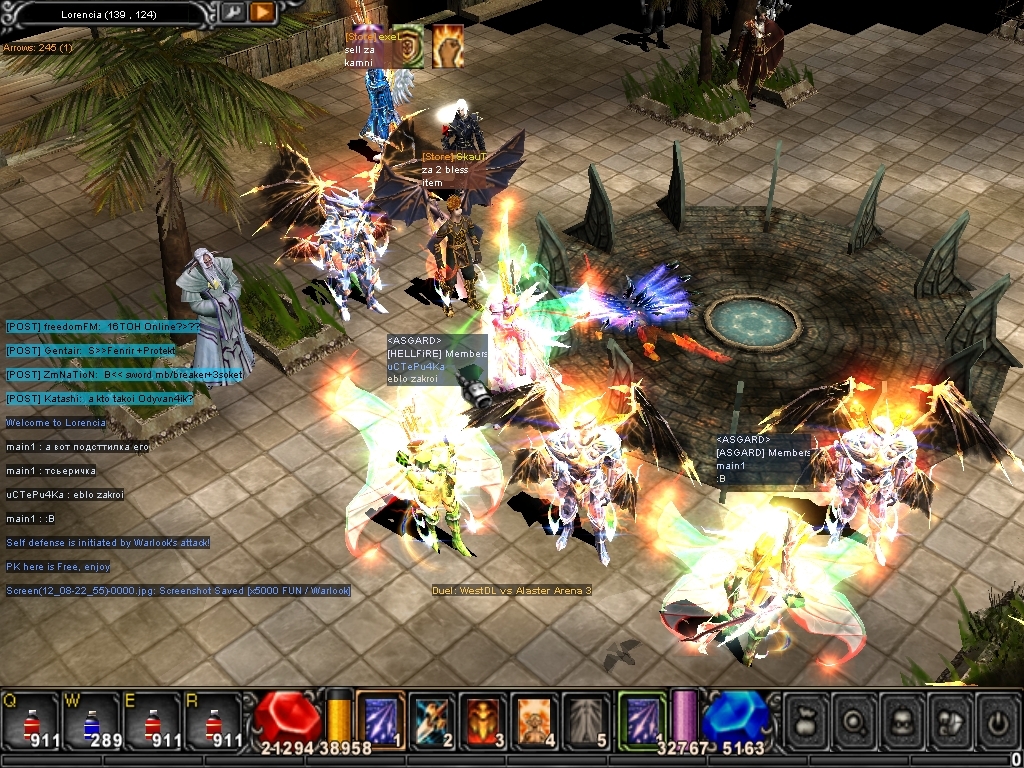Select skill slot 1 purple slash skill
1024x768 pixels.
380,719
